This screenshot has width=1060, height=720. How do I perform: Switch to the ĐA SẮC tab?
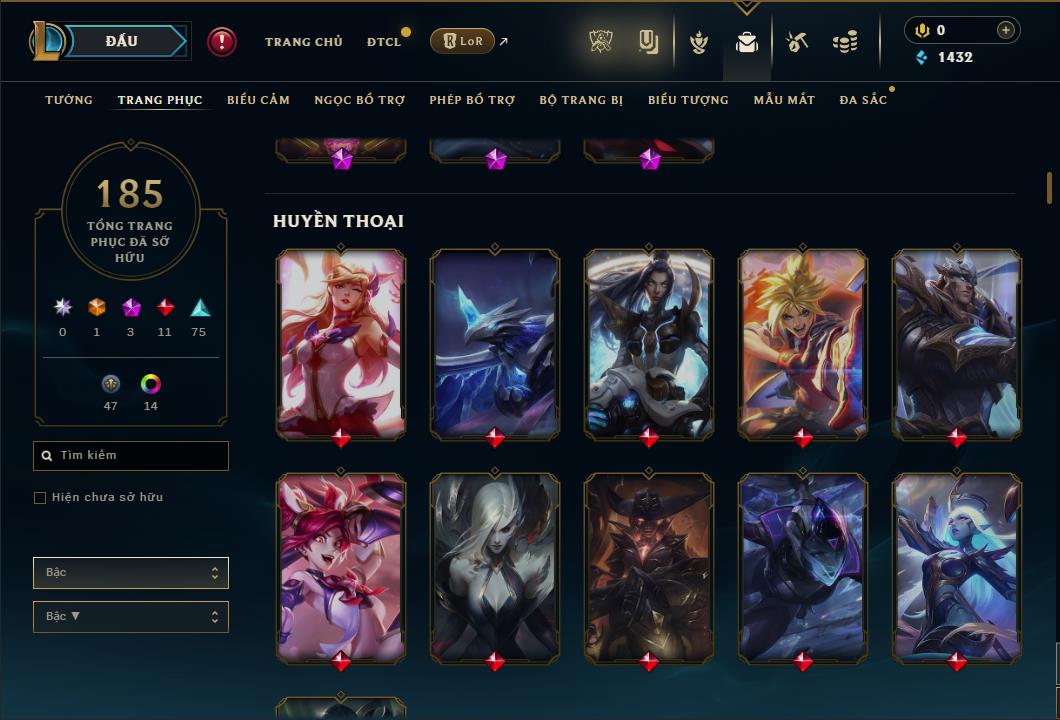[x=863, y=100]
